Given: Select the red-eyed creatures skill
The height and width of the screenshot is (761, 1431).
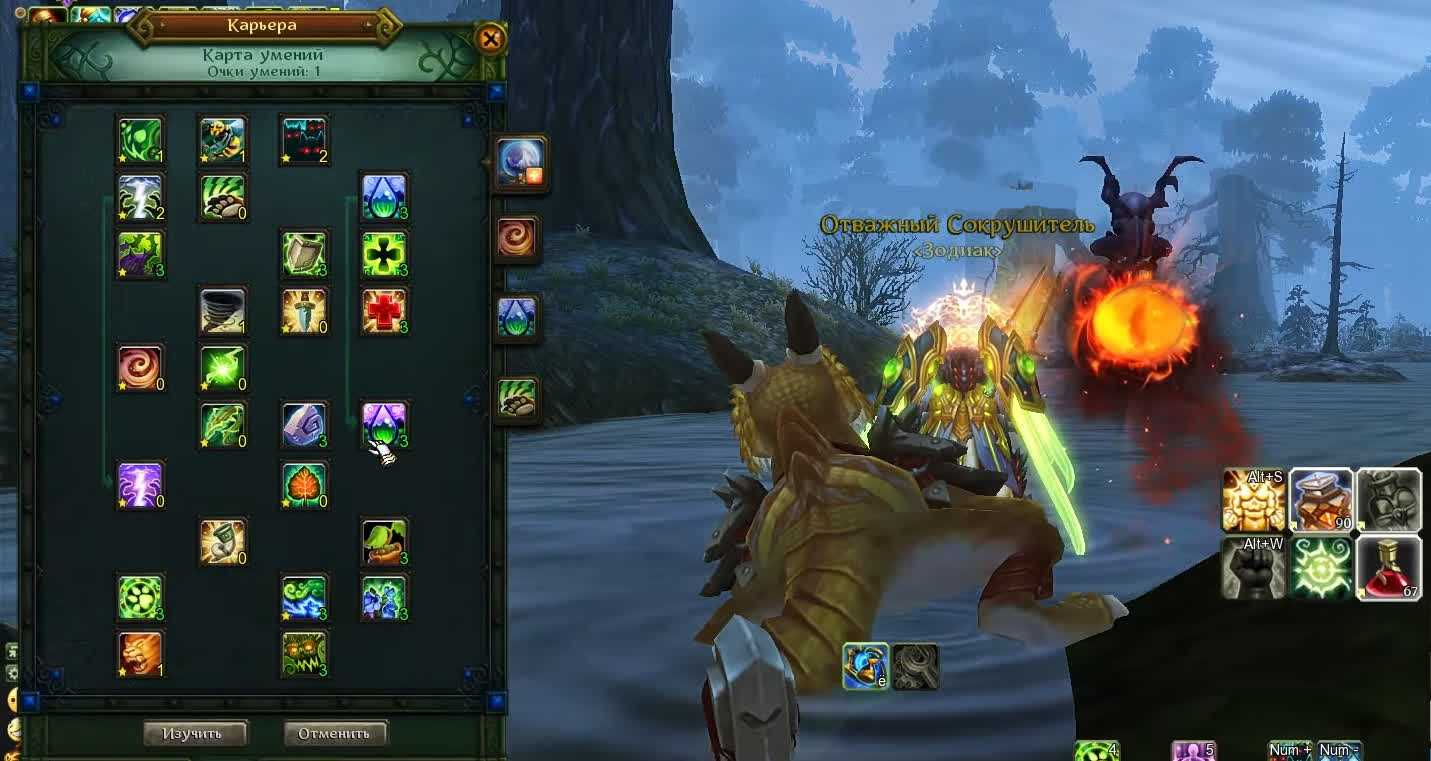Looking at the screenshot, I should pyautogui.click(x=303, y=140).
